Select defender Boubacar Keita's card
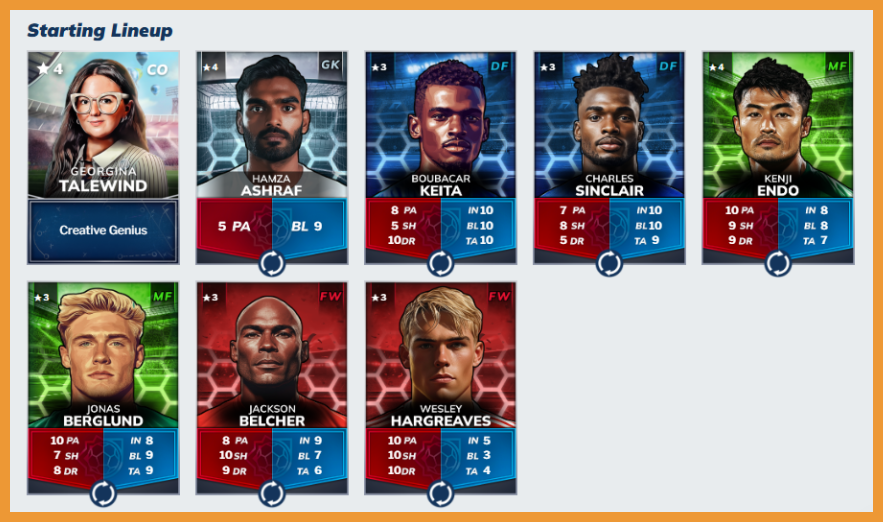The height and width of the screenshot is (522, 883). pyautogui.click(x=441, y=125)
